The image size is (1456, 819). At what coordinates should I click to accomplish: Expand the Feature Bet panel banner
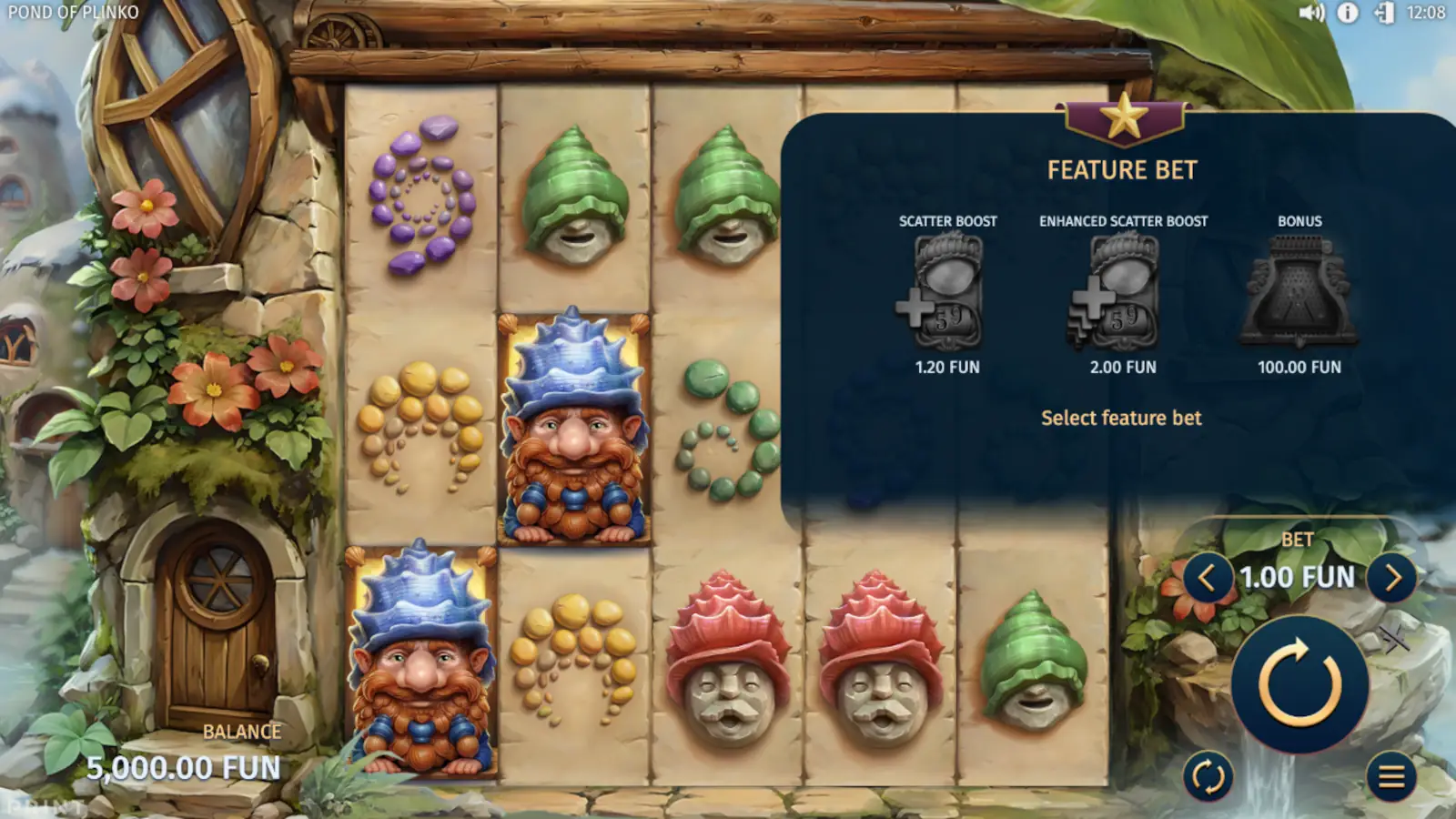(1125, 121)
